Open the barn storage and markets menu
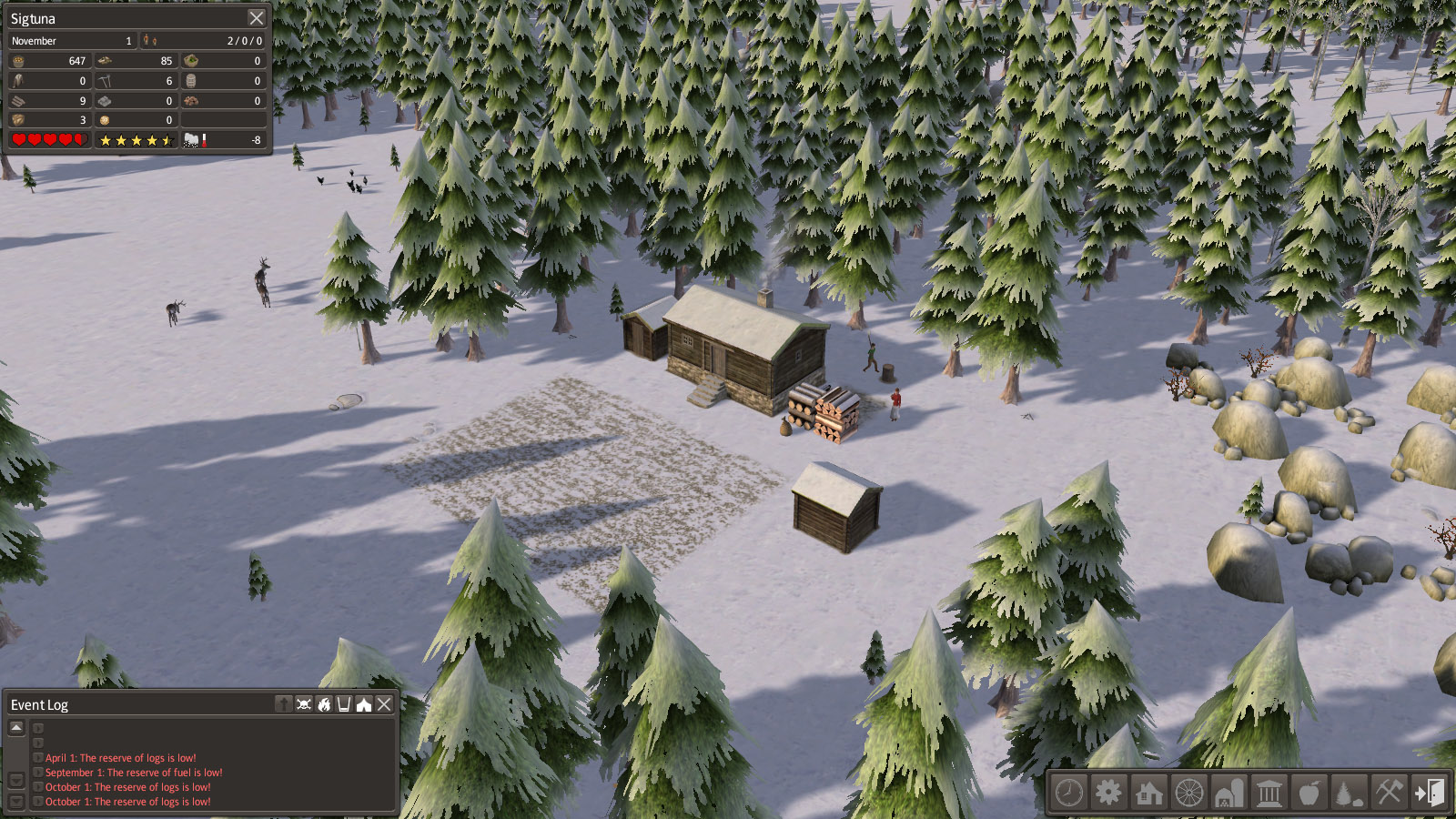Image resolution: width=1456 pixels, height=819 pixels. coord(1228,793)
